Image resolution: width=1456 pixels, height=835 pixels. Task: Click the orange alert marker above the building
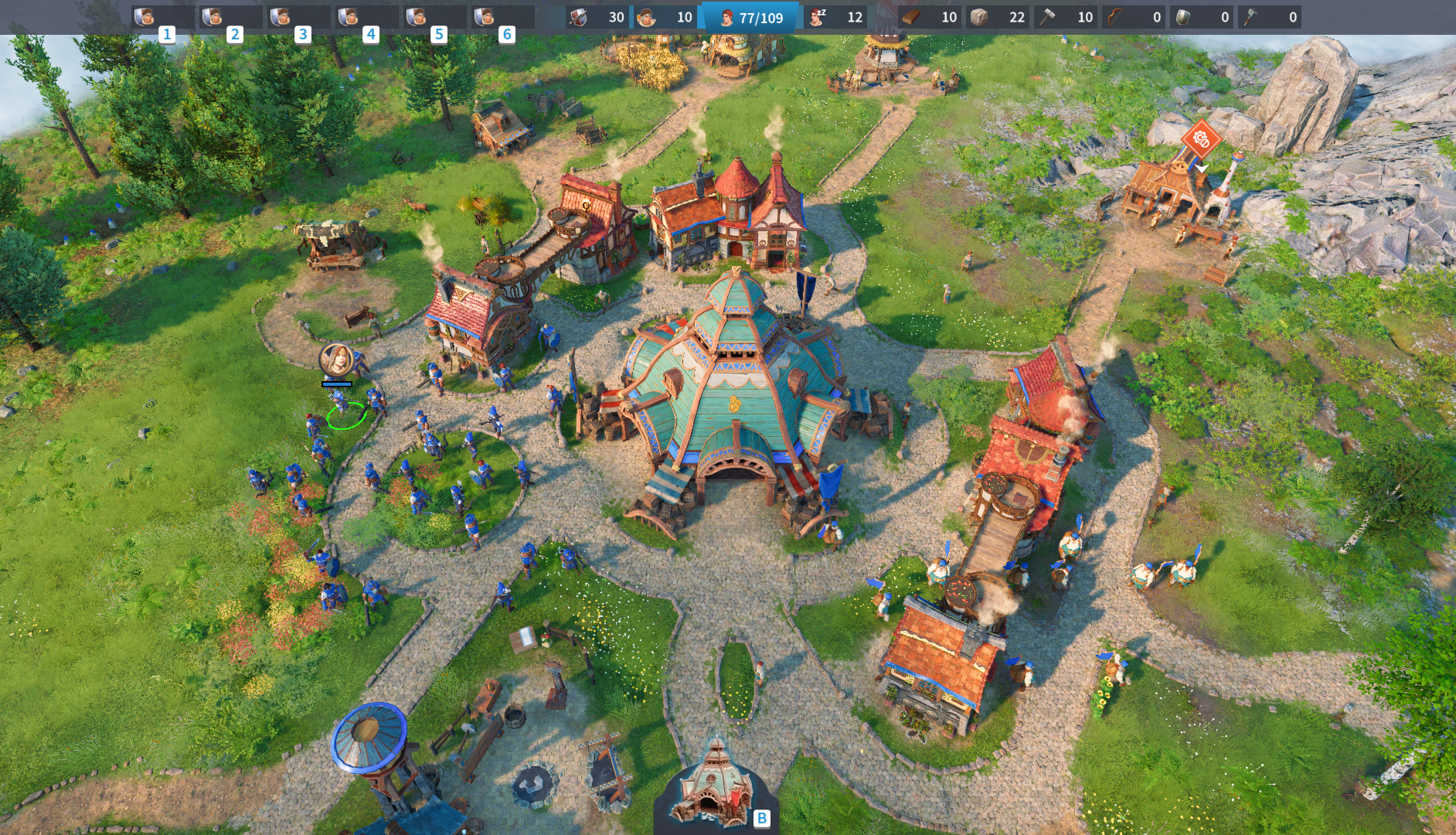(x=1201, y=140)
